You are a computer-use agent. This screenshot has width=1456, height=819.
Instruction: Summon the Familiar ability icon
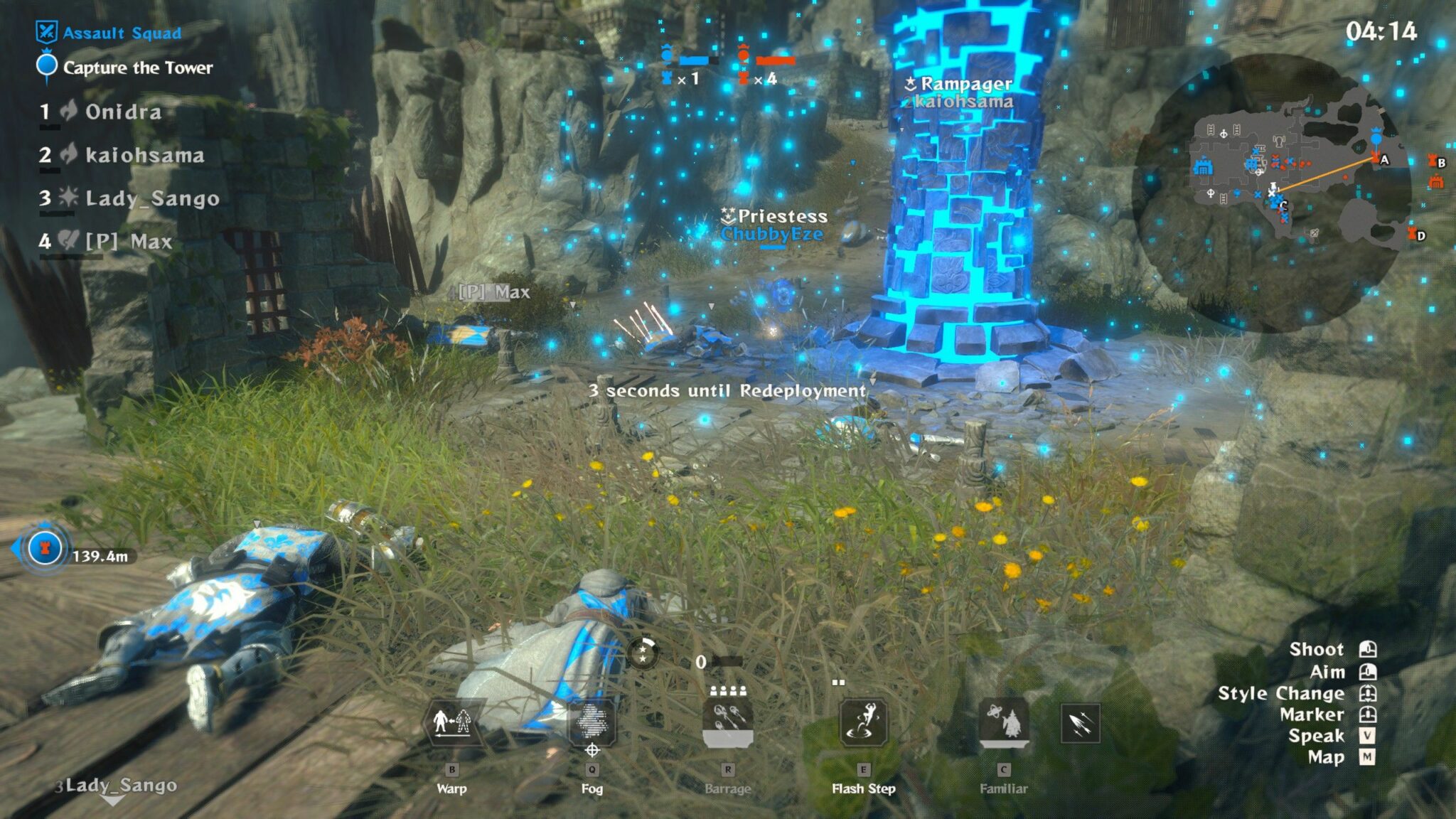(x=1003, y=723)
